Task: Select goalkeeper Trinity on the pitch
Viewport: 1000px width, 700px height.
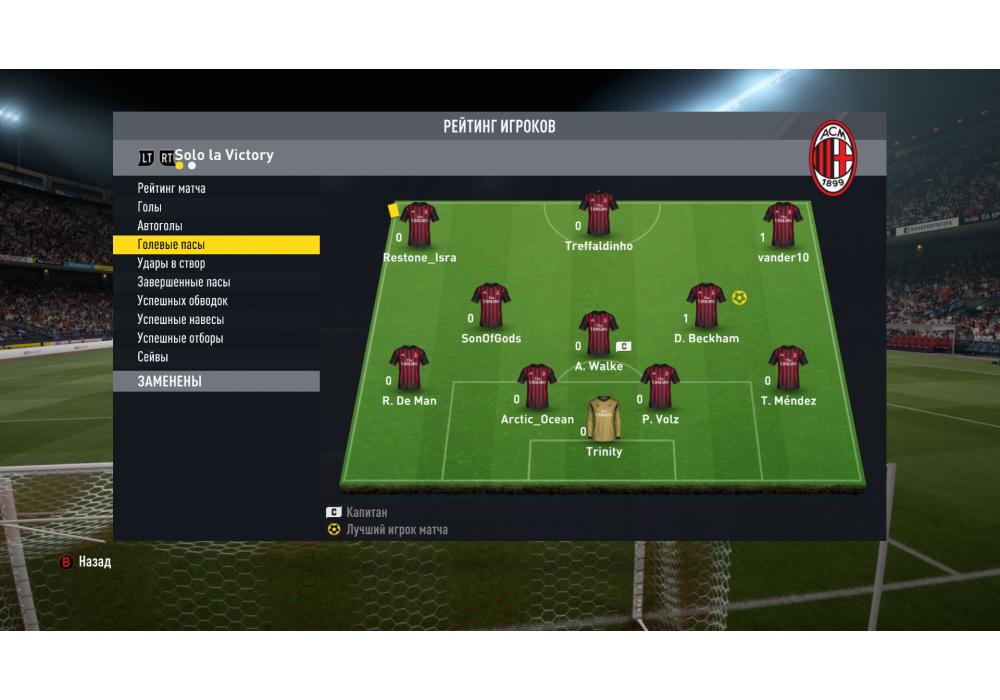Action: pos(603,419)
